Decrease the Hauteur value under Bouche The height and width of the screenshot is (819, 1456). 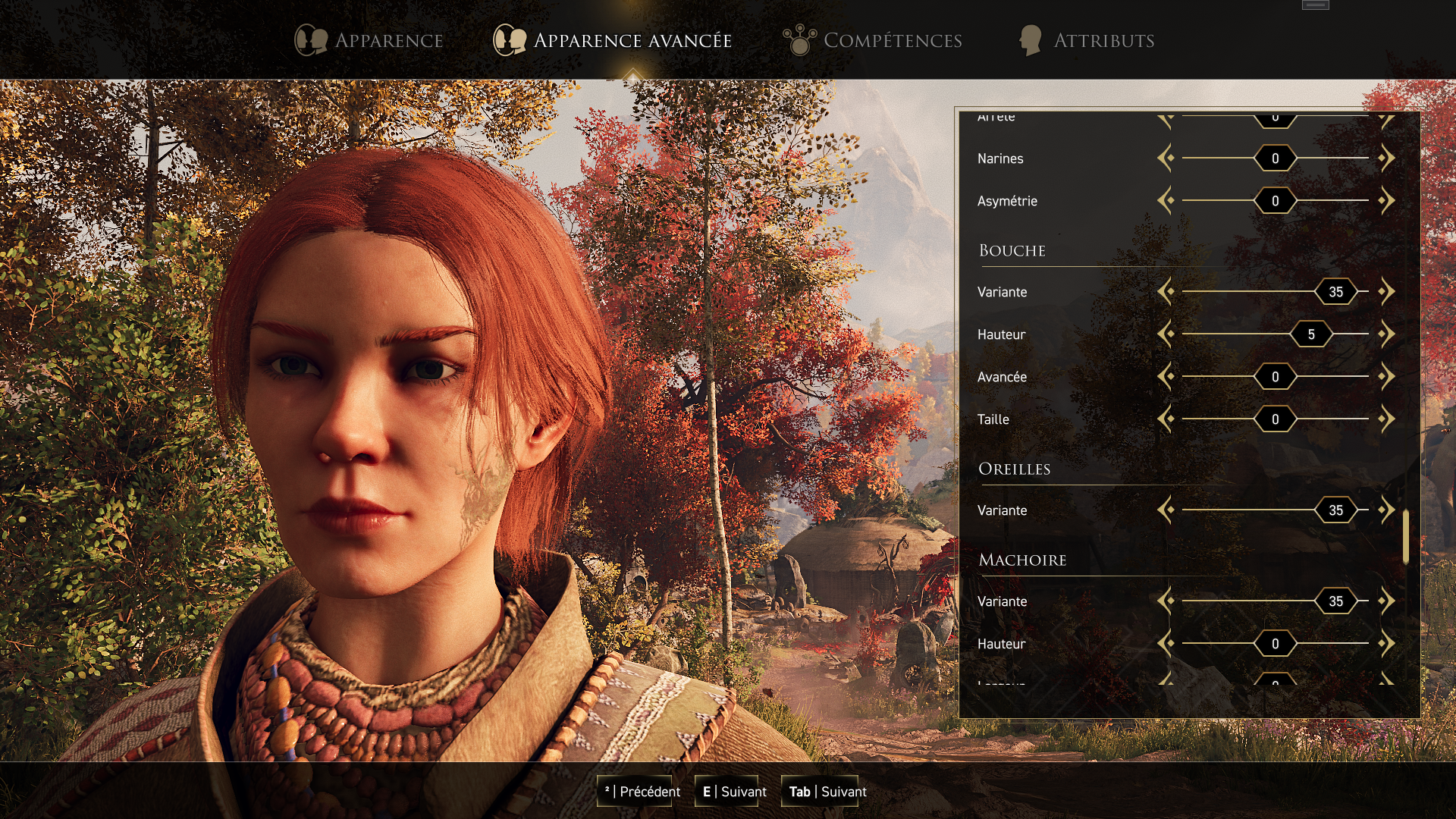point(1167,334)
